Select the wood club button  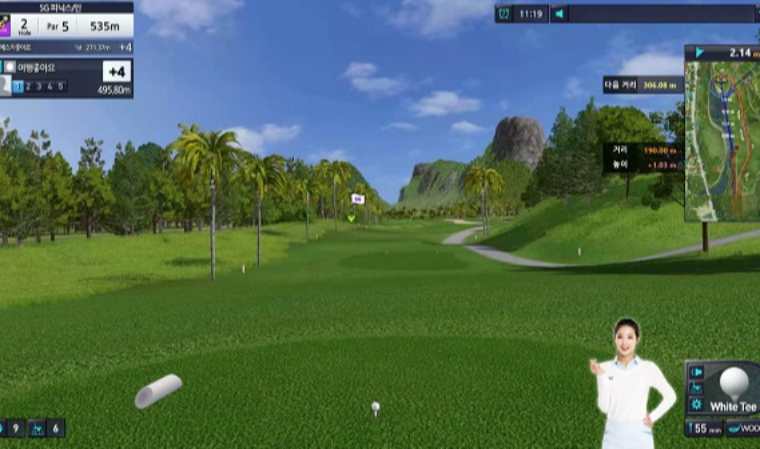point(744,428)
